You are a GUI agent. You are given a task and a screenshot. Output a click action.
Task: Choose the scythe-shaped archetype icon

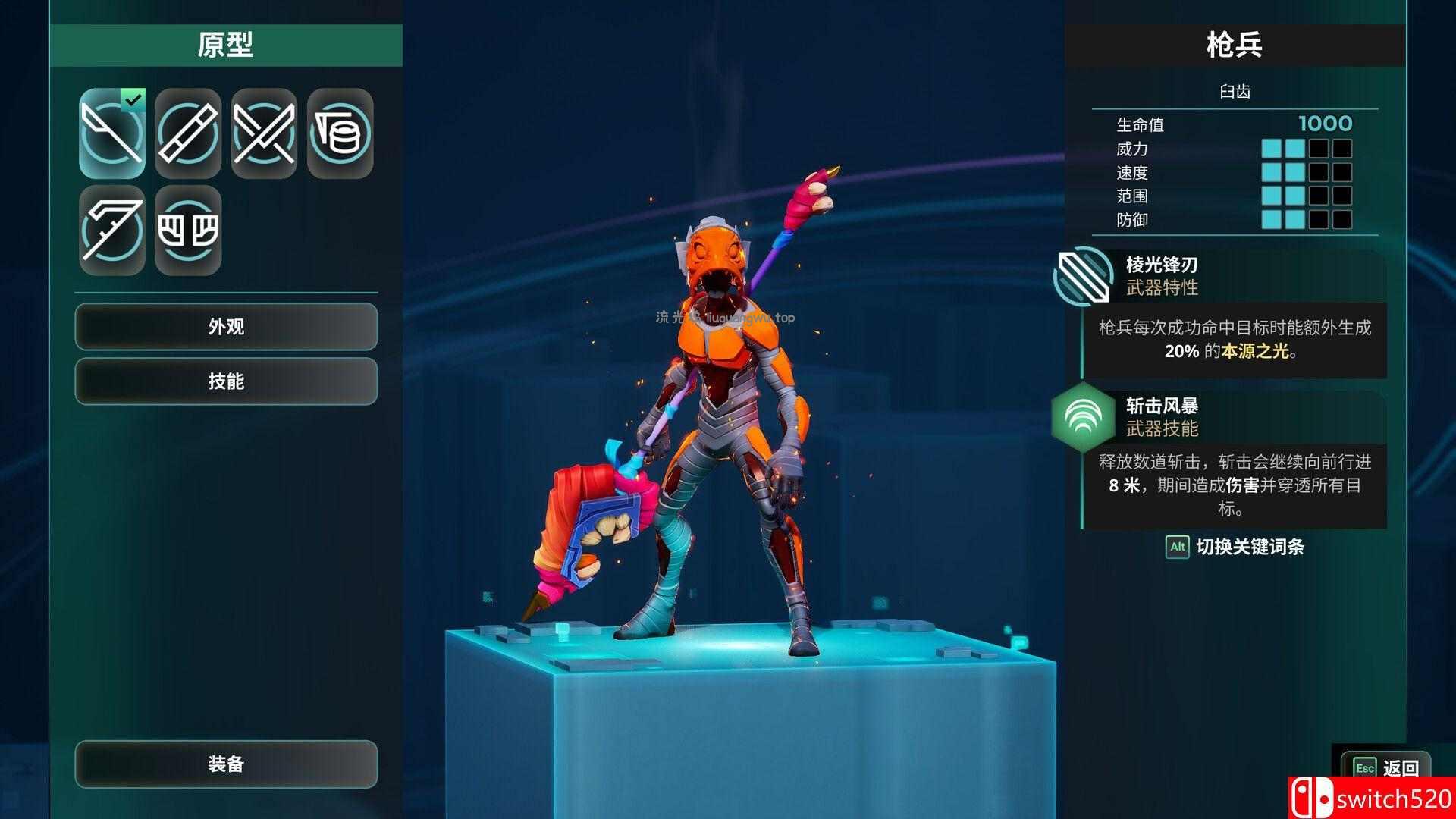(x=112, y=230)
